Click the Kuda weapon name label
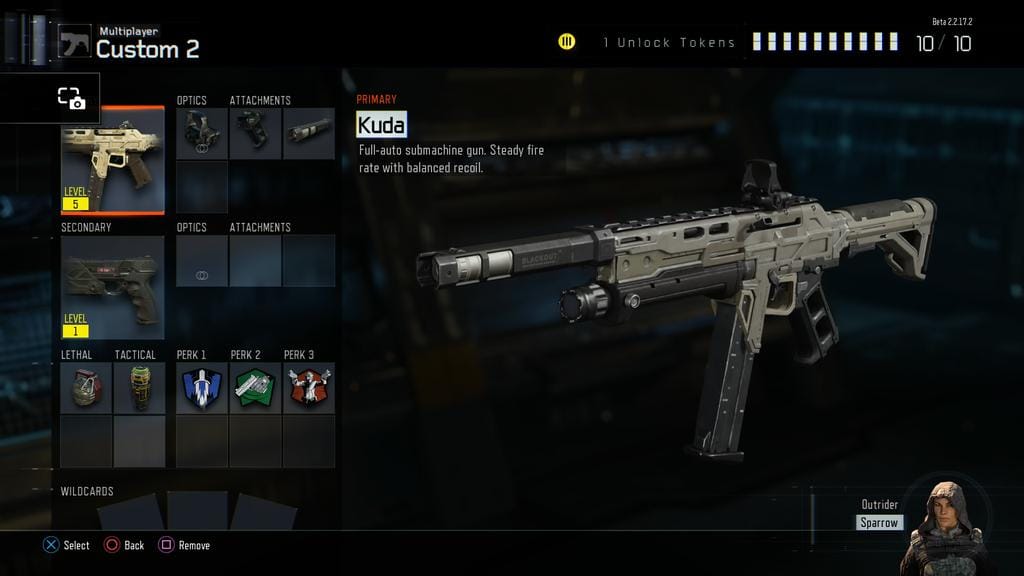The width and height of the screenshot is (1024, 576). coord(381,125)
